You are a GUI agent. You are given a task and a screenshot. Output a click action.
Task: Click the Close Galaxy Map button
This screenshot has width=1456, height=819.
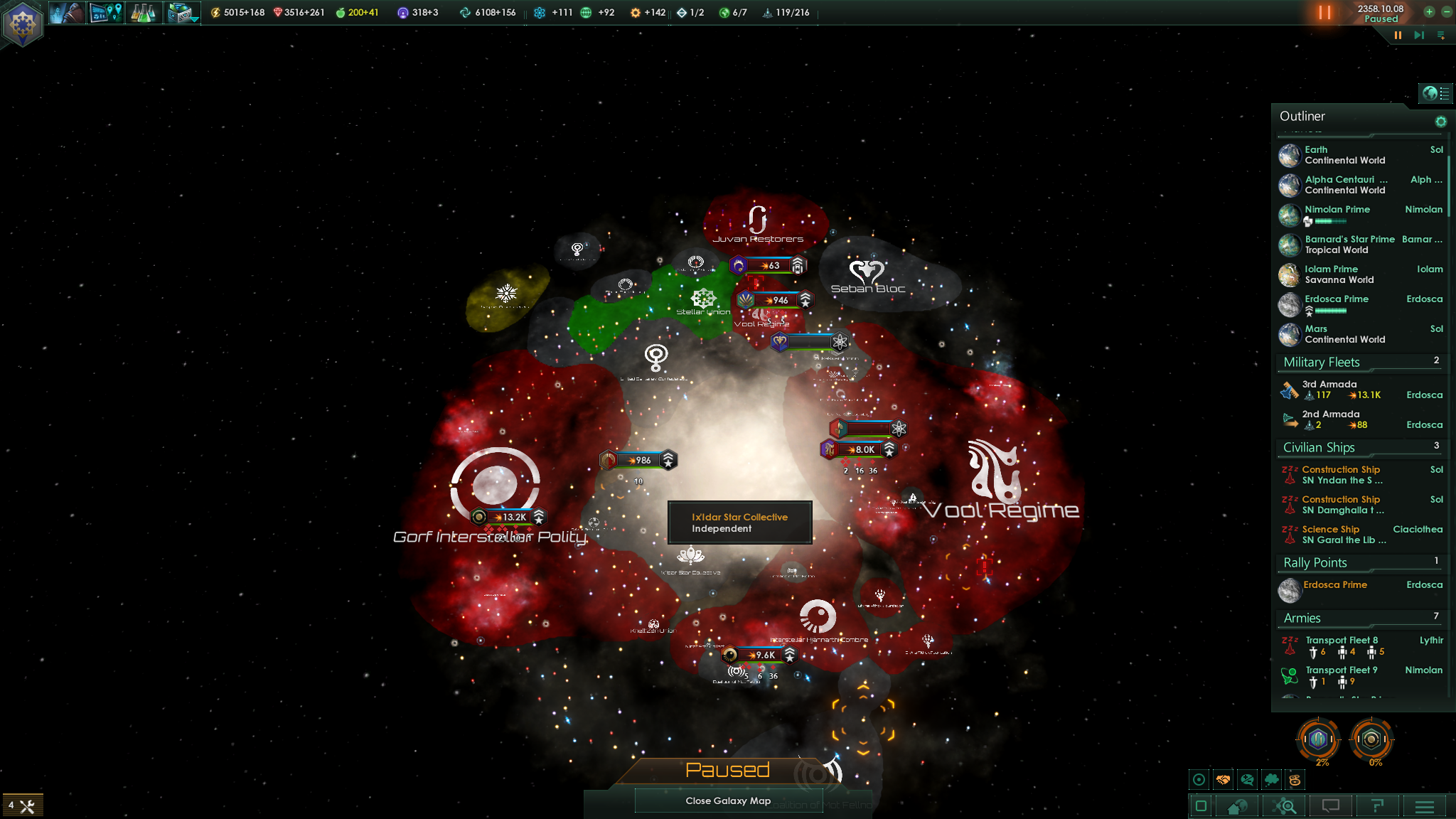(728, 801)
